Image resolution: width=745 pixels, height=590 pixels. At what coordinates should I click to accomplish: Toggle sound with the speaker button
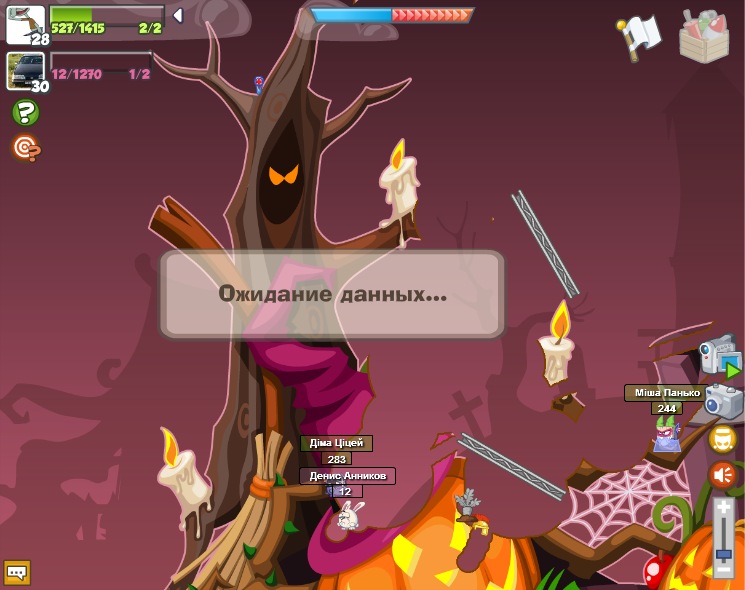click(722, 475)
